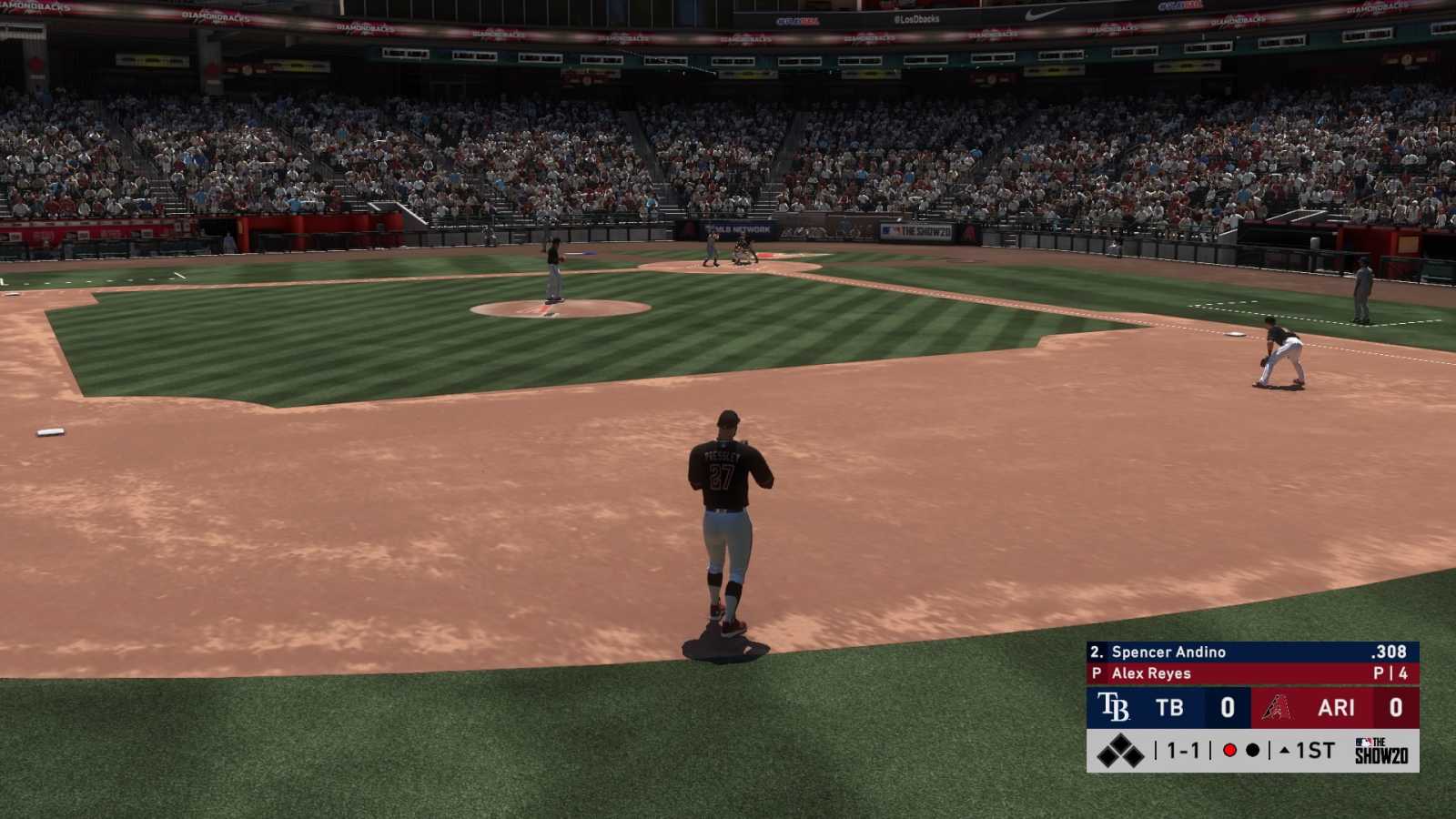1456x819 pixels.
Task: Click the Arizona Diamondbacks logo on the scoreboard
Action: point(1277,707)
